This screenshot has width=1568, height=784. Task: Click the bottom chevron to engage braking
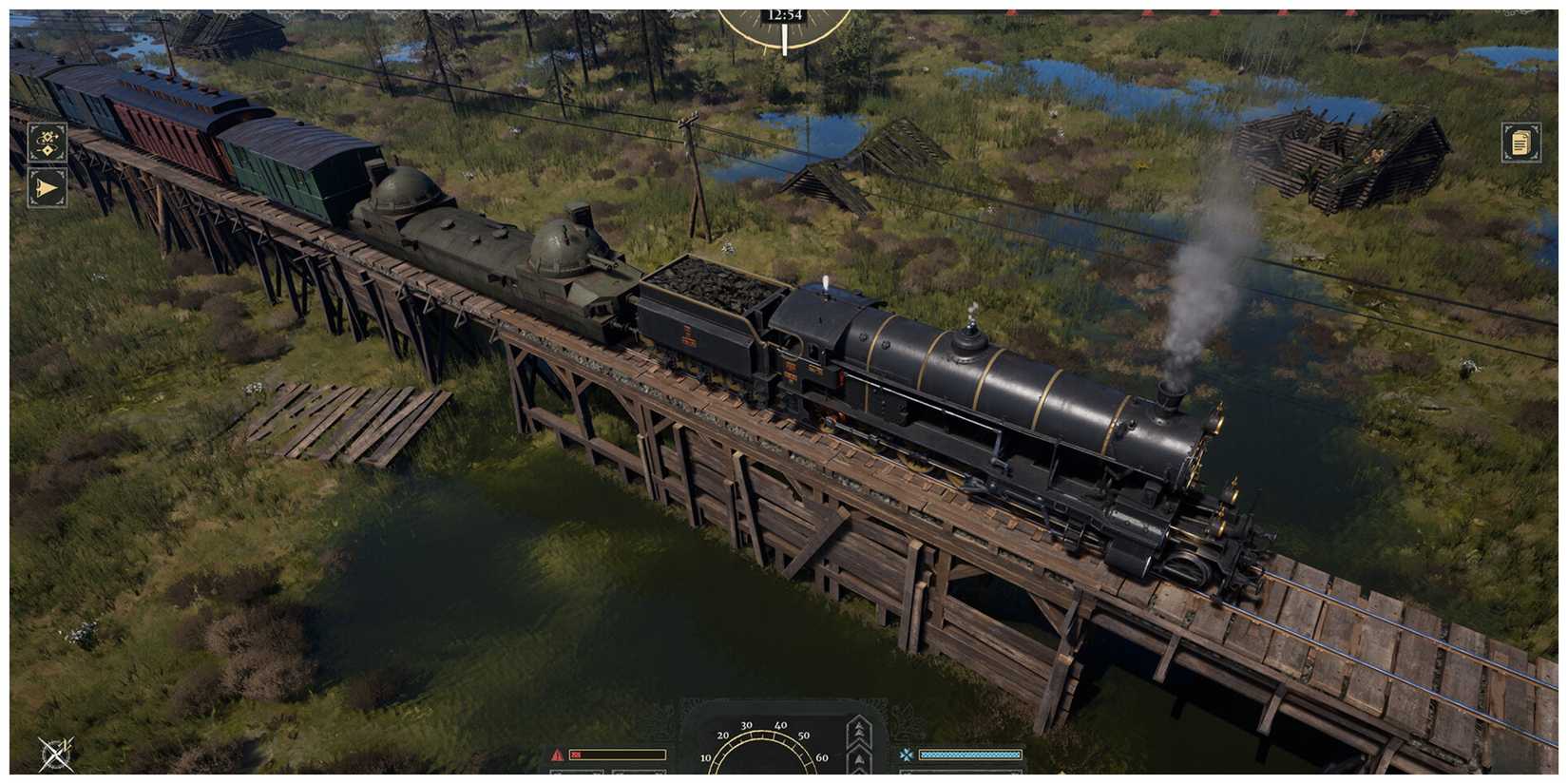click(858, 779)
